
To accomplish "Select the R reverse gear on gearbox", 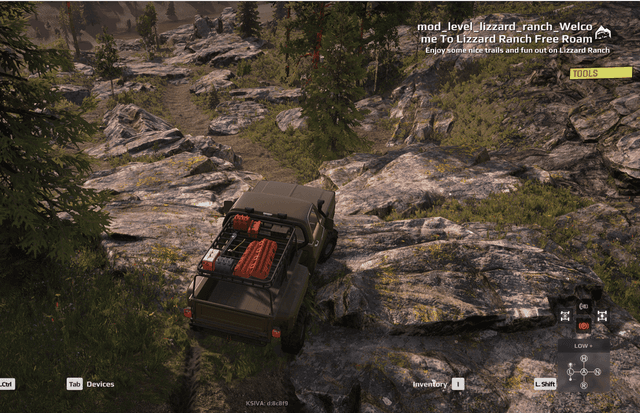I will [x=583, y=385].
